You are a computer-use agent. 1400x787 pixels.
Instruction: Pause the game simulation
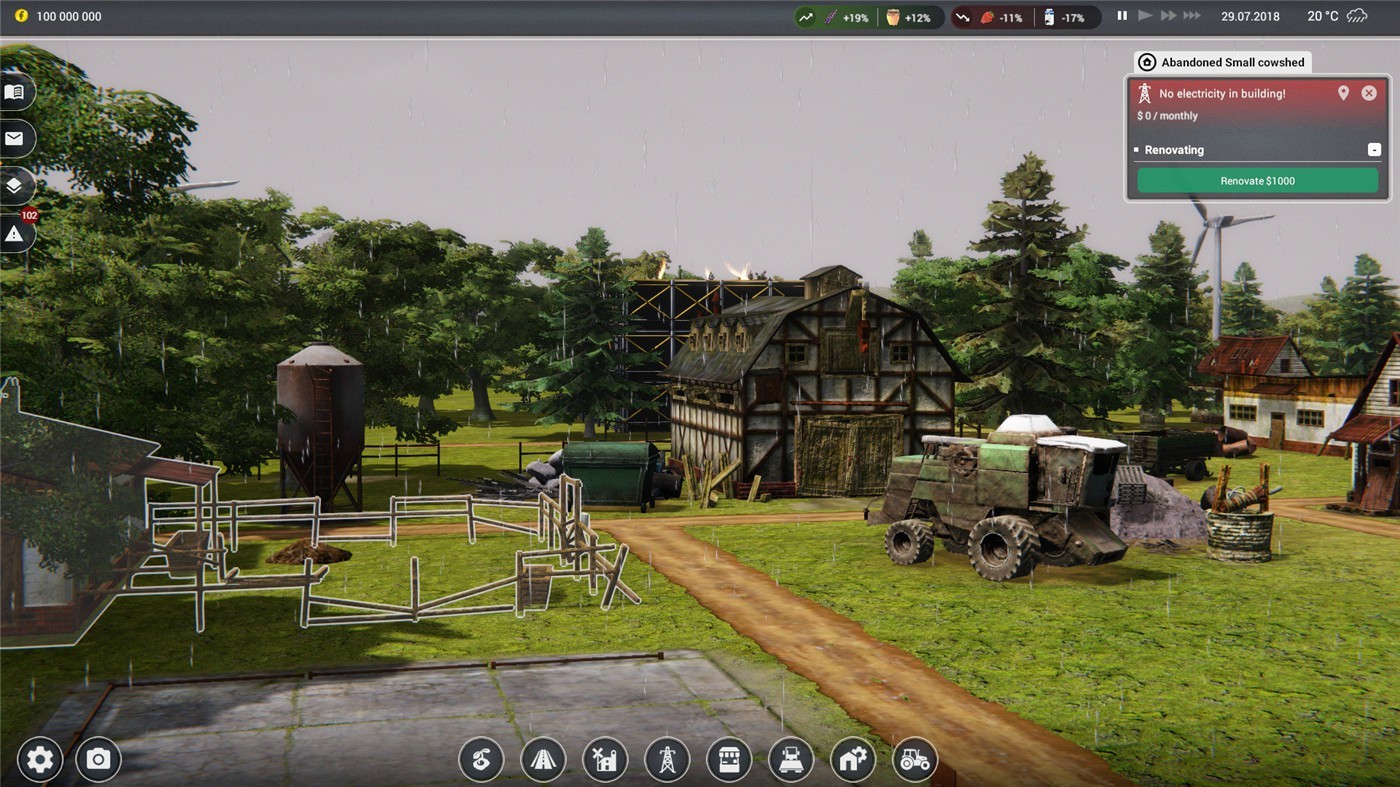click(1121, 15)
